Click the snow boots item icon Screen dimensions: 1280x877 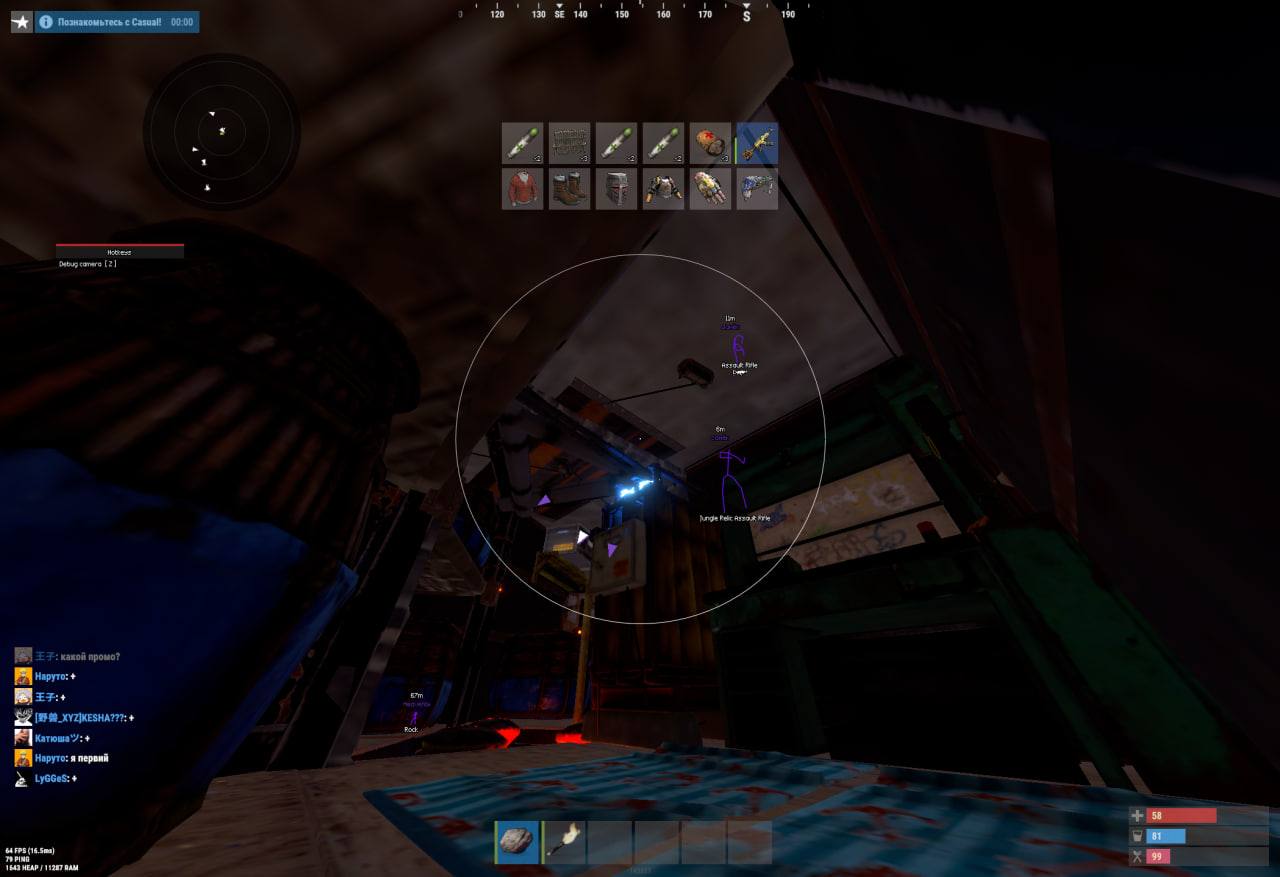click(x=568, y=189)
